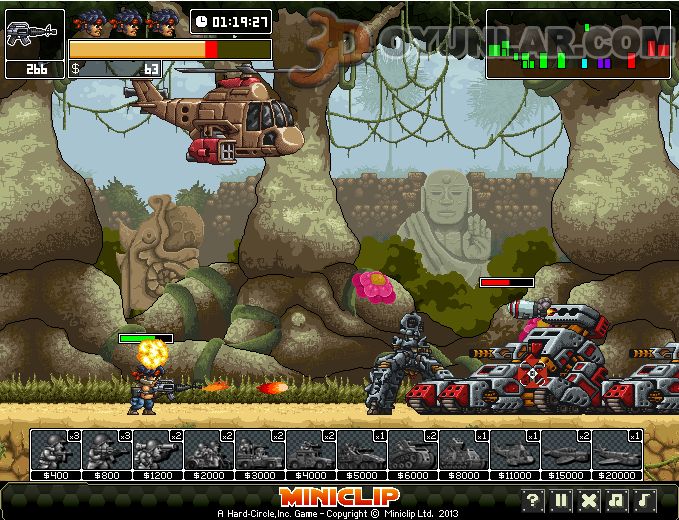Viewport: 679px width, 520px height.
Task: Deploy the $8000 unit
Action: tap(464, 451)
